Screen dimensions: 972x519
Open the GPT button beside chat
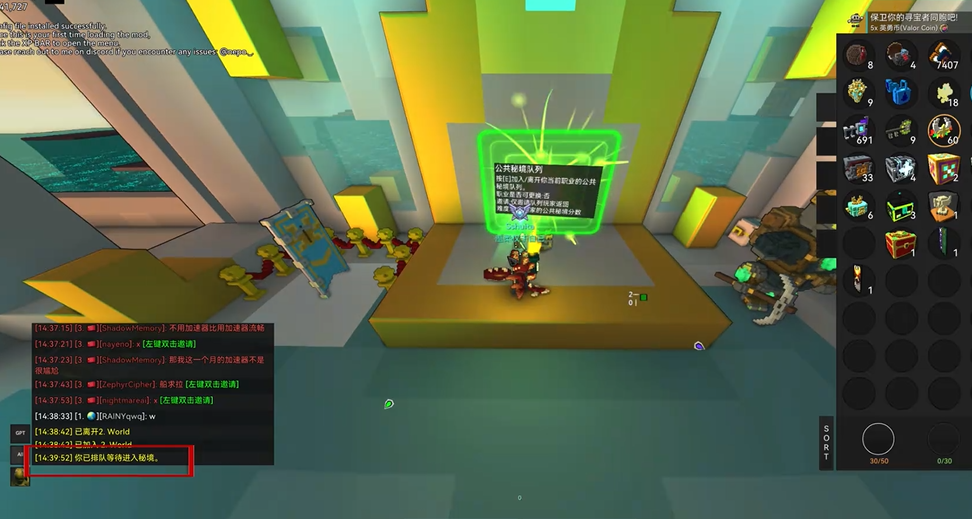(20, 432)
